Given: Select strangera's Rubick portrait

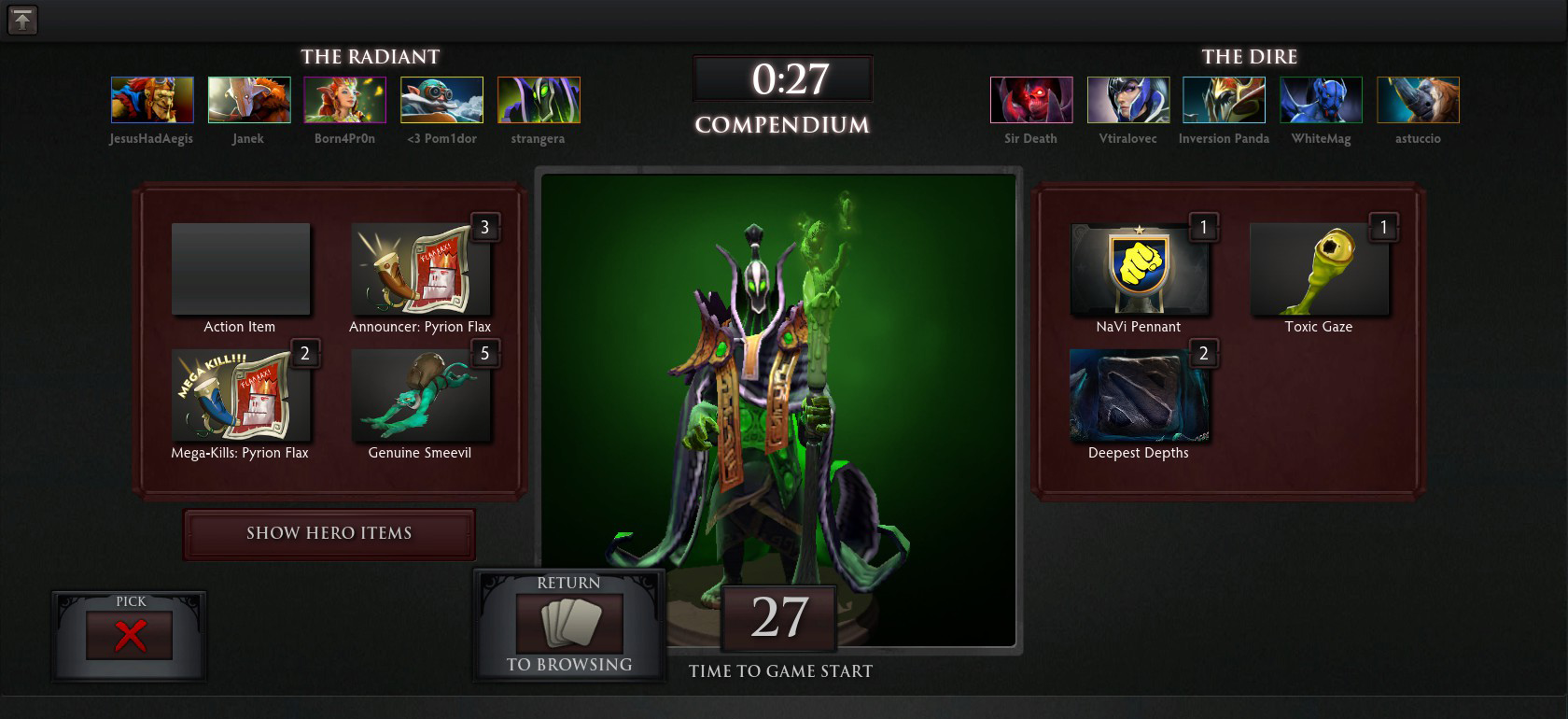Looking at the screenshot, I should pos(539,100).
